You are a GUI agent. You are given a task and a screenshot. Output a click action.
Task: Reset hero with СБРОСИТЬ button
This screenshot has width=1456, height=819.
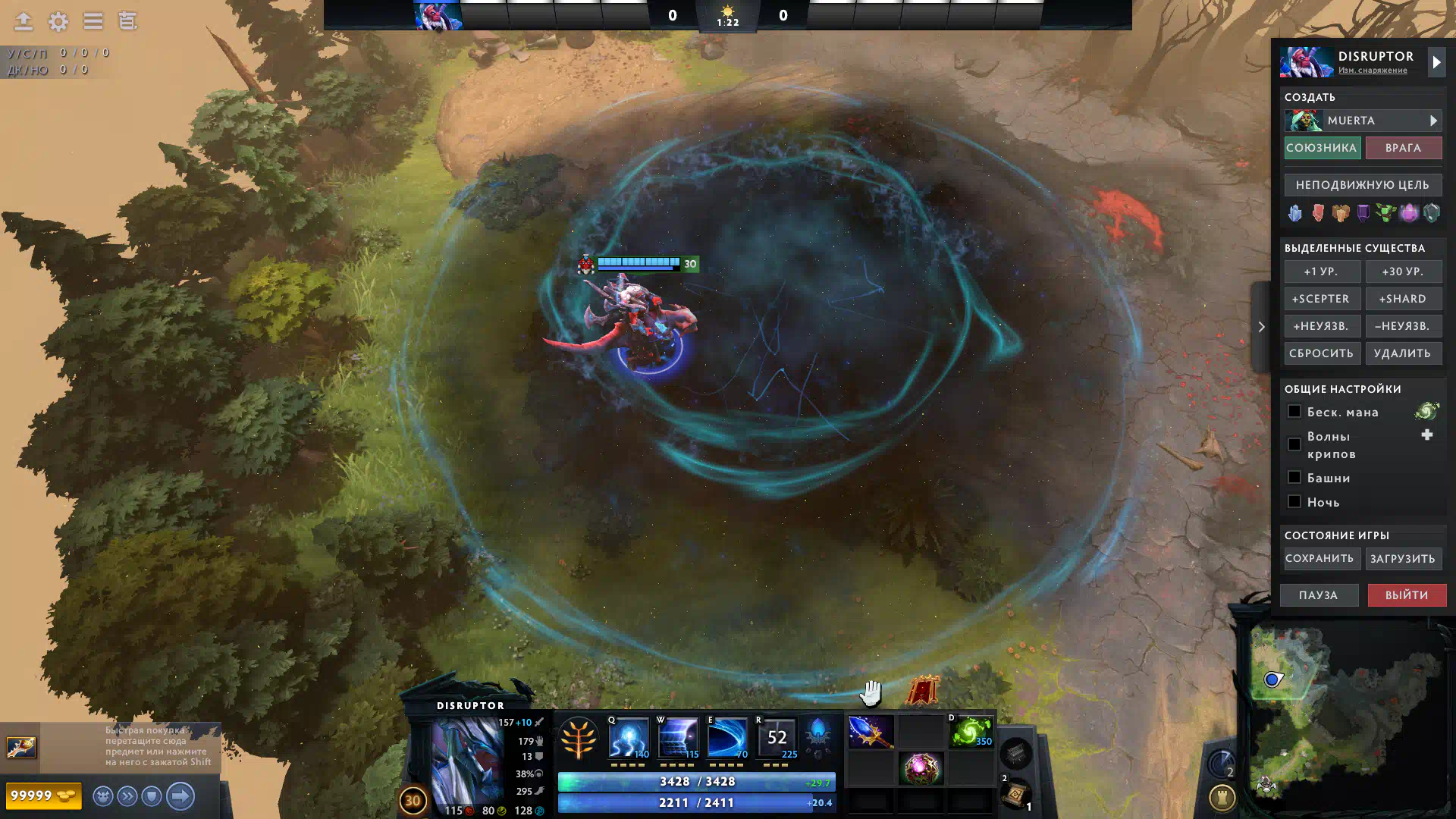tap(1321, 353)
